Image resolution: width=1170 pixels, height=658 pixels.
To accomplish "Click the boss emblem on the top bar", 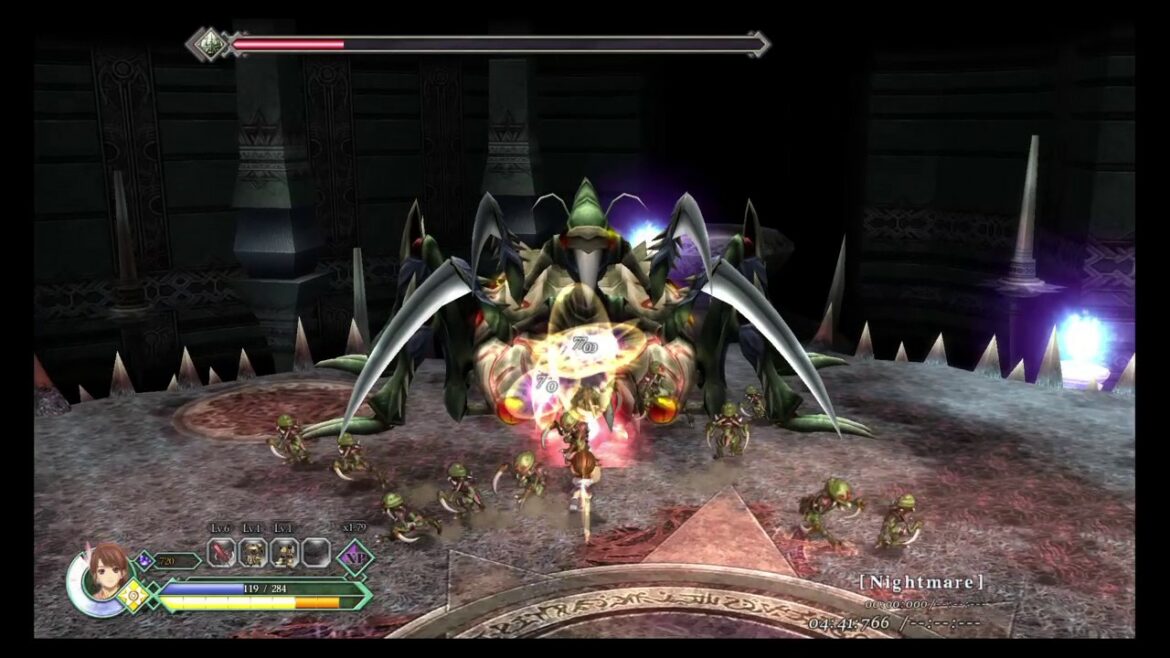I will click(x=209, y=44).
